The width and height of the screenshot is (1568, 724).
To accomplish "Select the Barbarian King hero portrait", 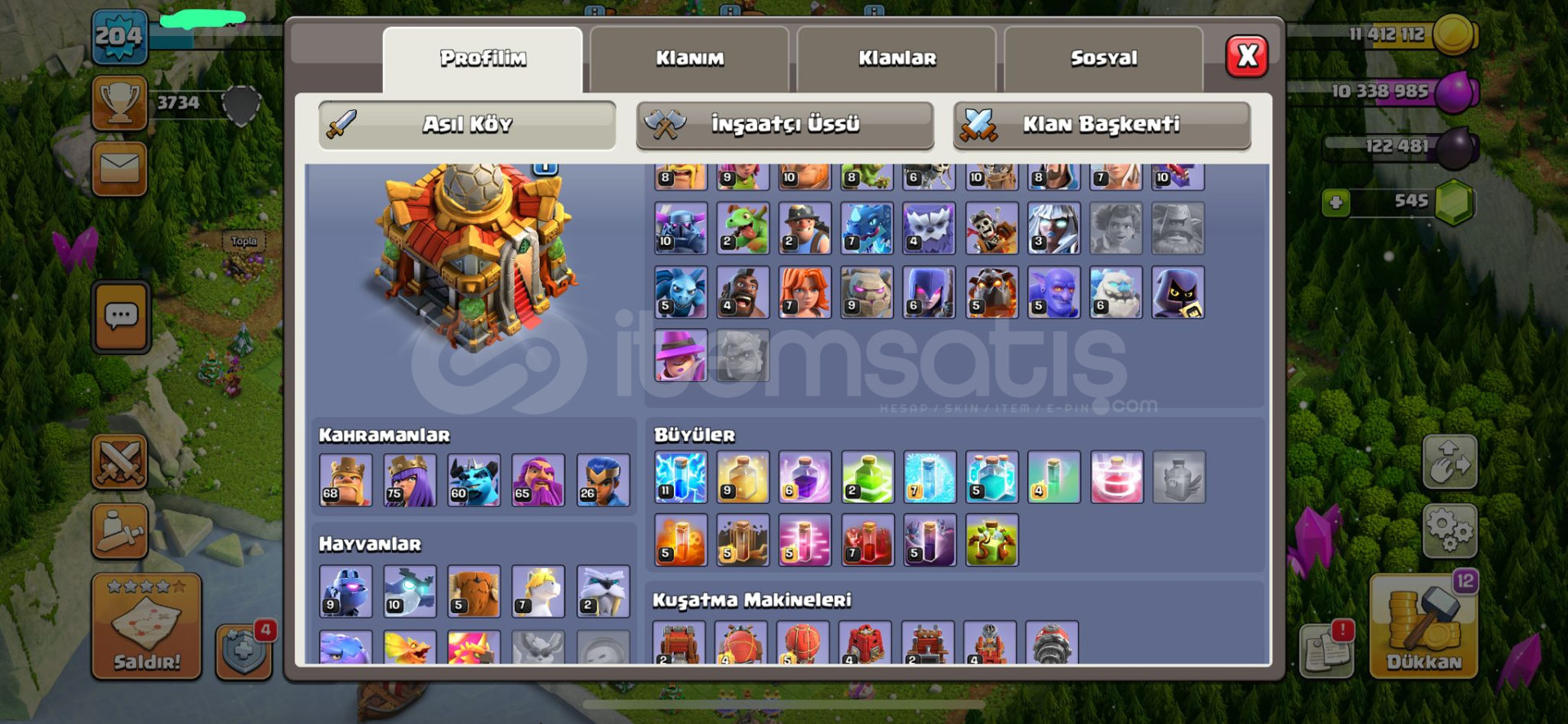I will (345, 481).
